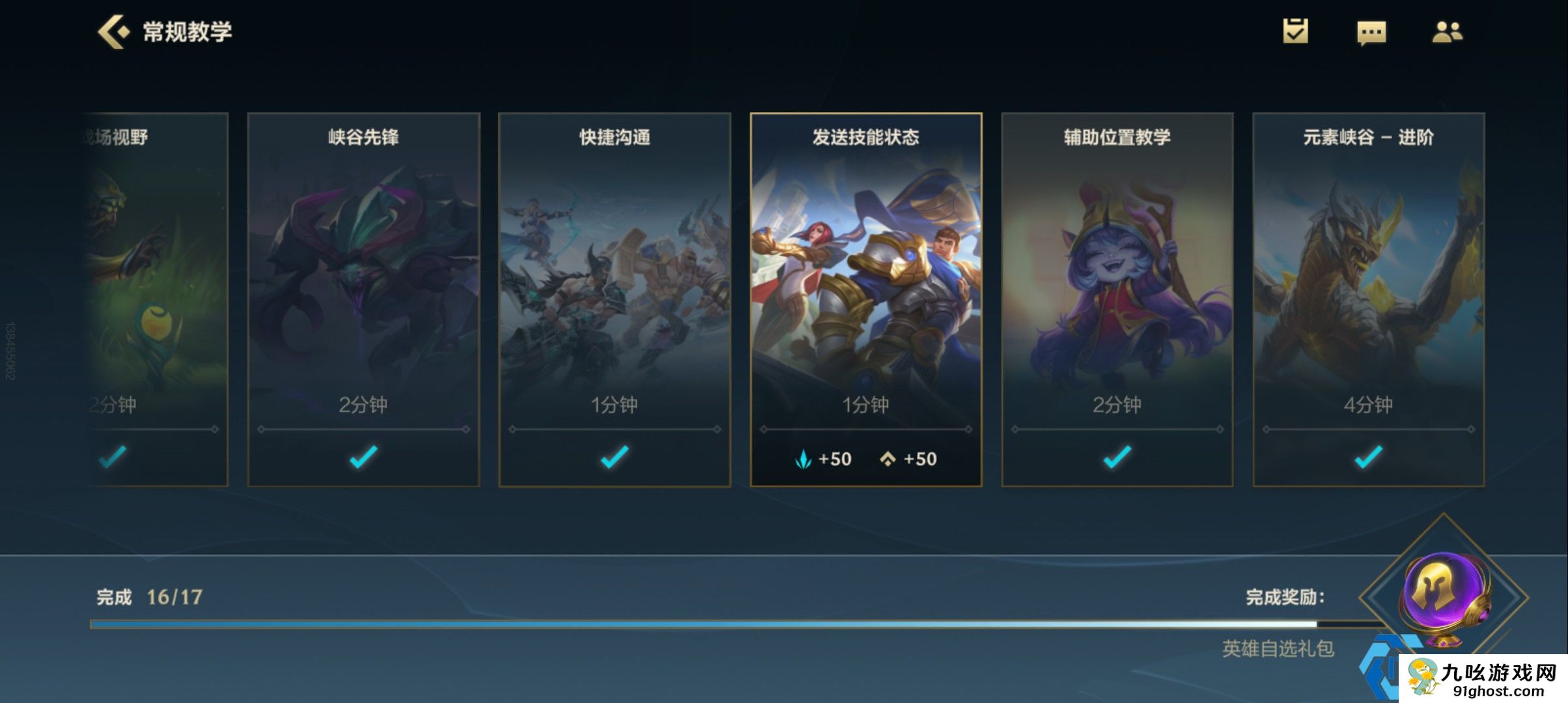Viewport: 1568px width, 703px height.
Task: Click the checkmark on 峡谷先锋 card
Action: coord(363,458)
